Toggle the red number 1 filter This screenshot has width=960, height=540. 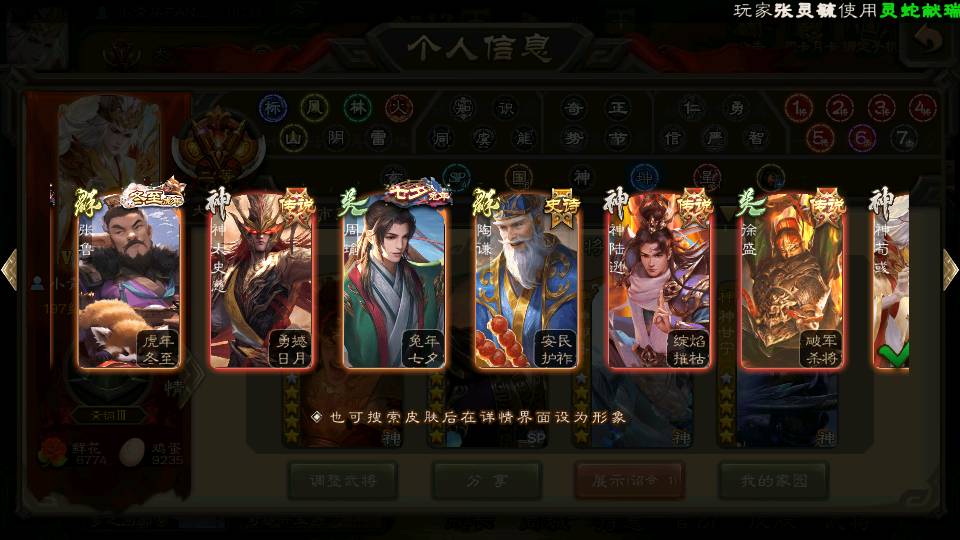point(798,108)
